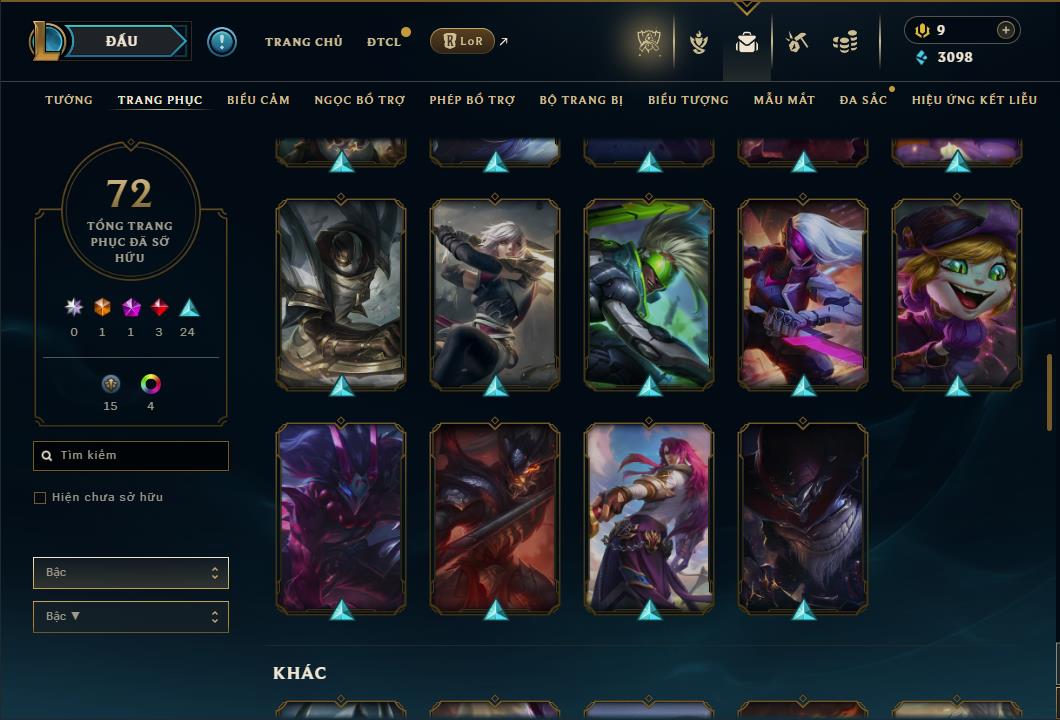Screen dimensions: 1060x720
Task: Go to the ĐTCL game mode
Action: tap(383, 42)
